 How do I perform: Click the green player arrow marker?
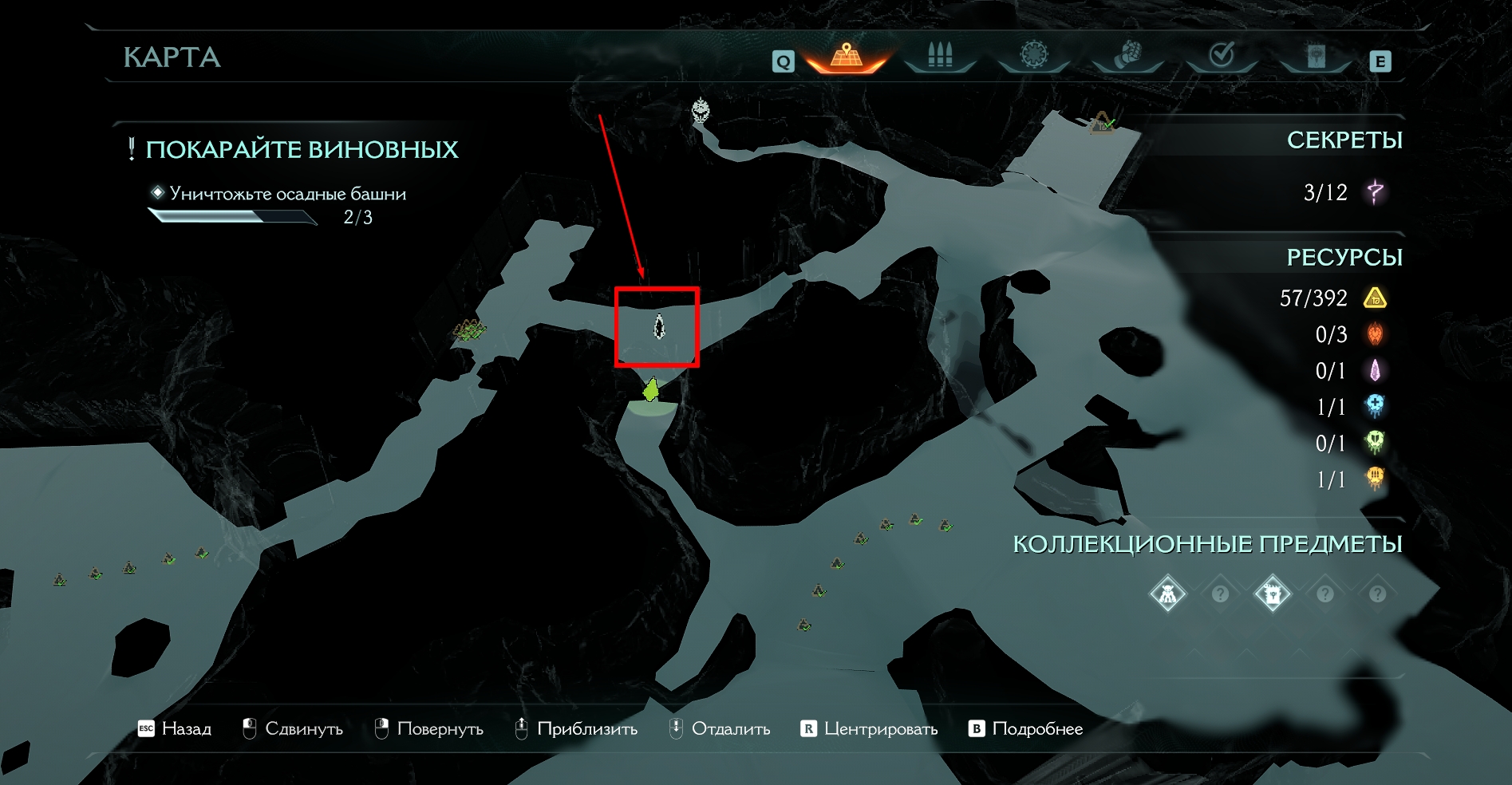[x=652, y=390]
